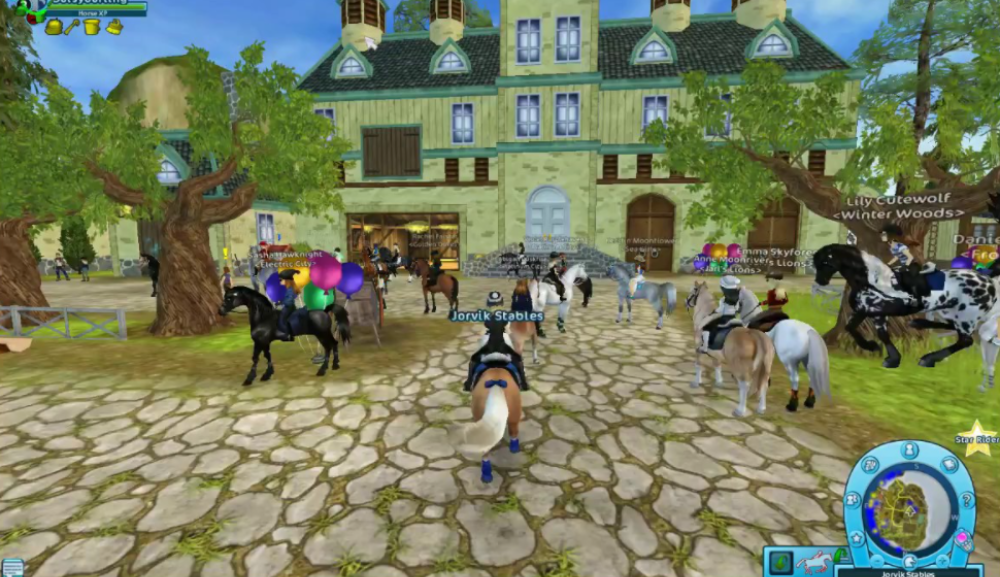Click the horse head icon below minimap
Viewport: 1000px width, 577px height.
[909, 562]
